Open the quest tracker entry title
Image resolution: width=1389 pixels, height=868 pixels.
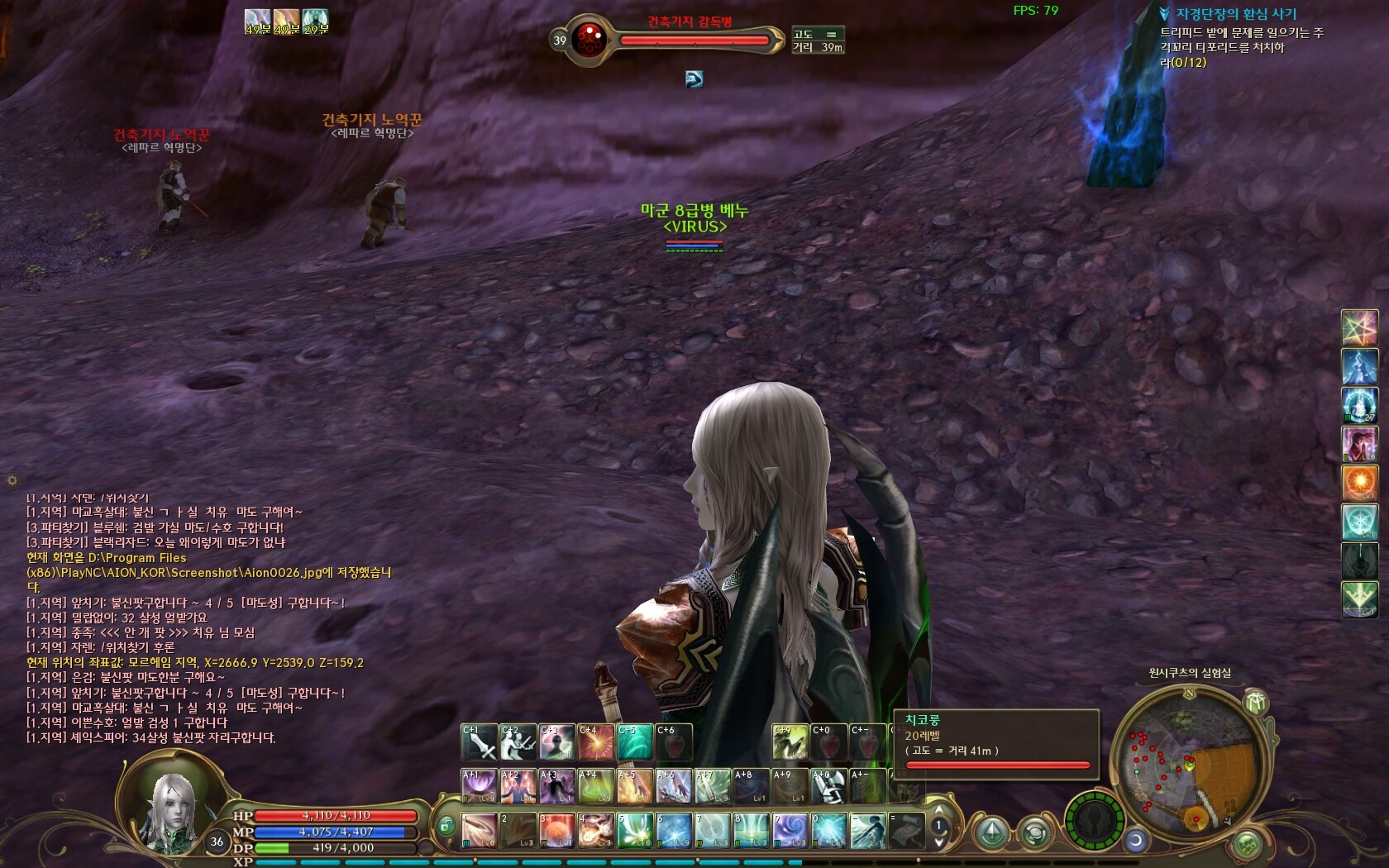click(x=1236, y=14)
